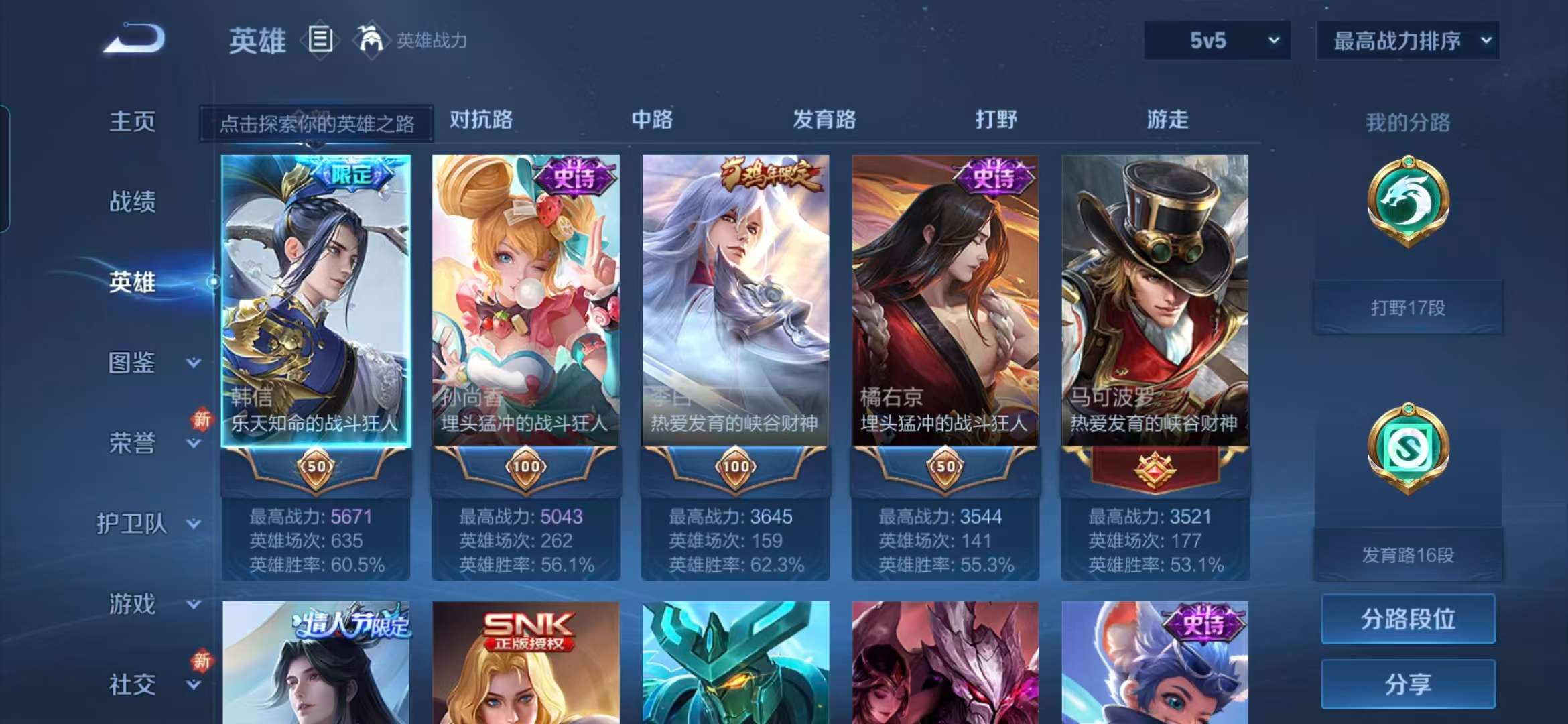Open the hero list log icon beside 英雄
1568x724 pixels.
pos(320,40)
